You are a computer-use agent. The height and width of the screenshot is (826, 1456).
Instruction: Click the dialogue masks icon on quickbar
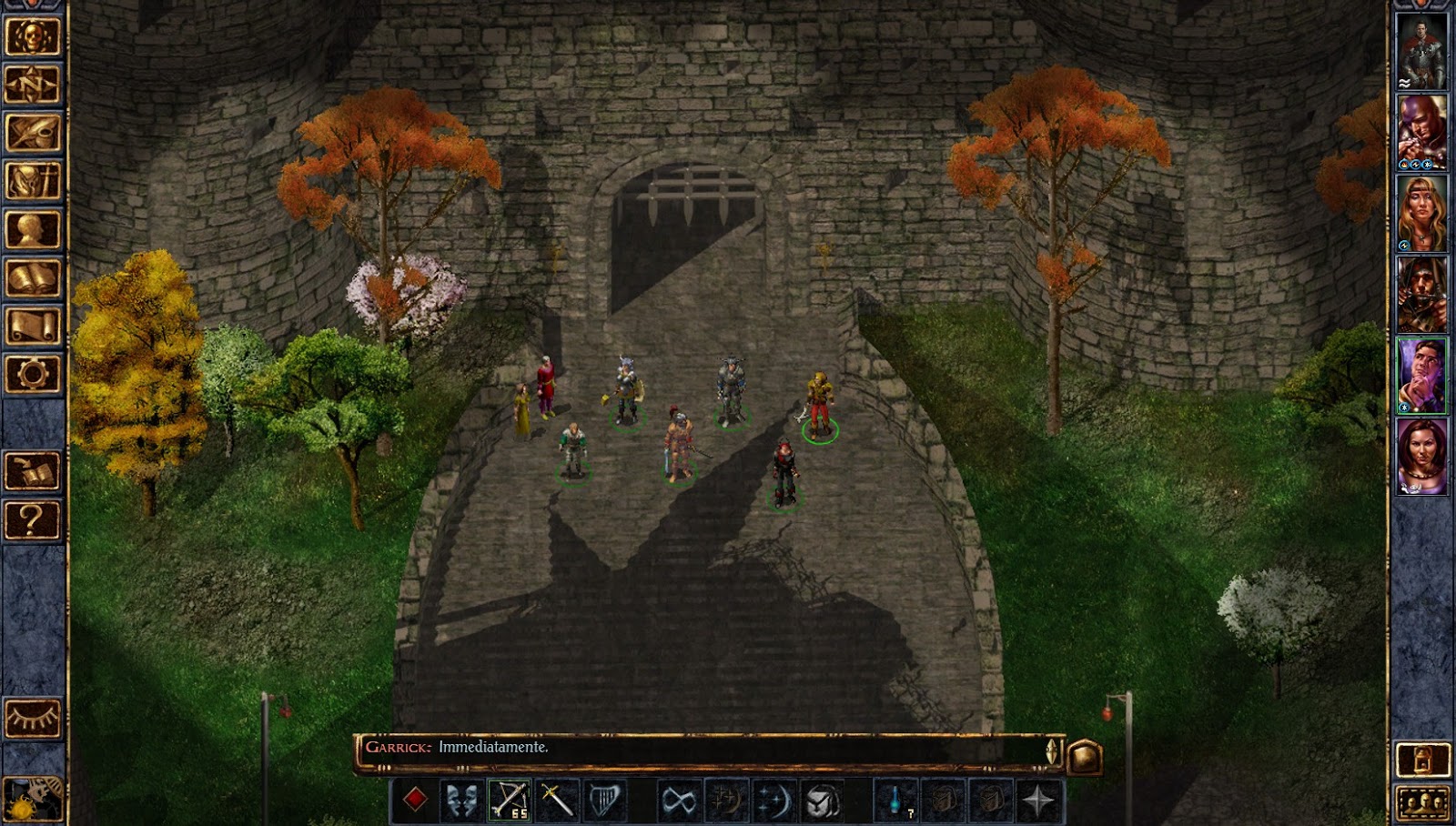pos(460,799)
